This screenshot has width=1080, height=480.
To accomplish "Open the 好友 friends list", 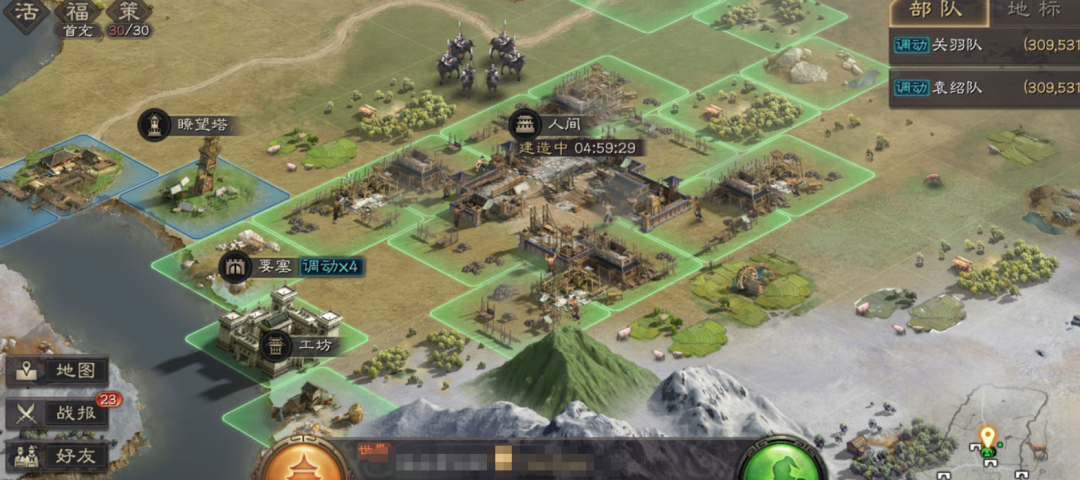I will (x=58, y=456).
